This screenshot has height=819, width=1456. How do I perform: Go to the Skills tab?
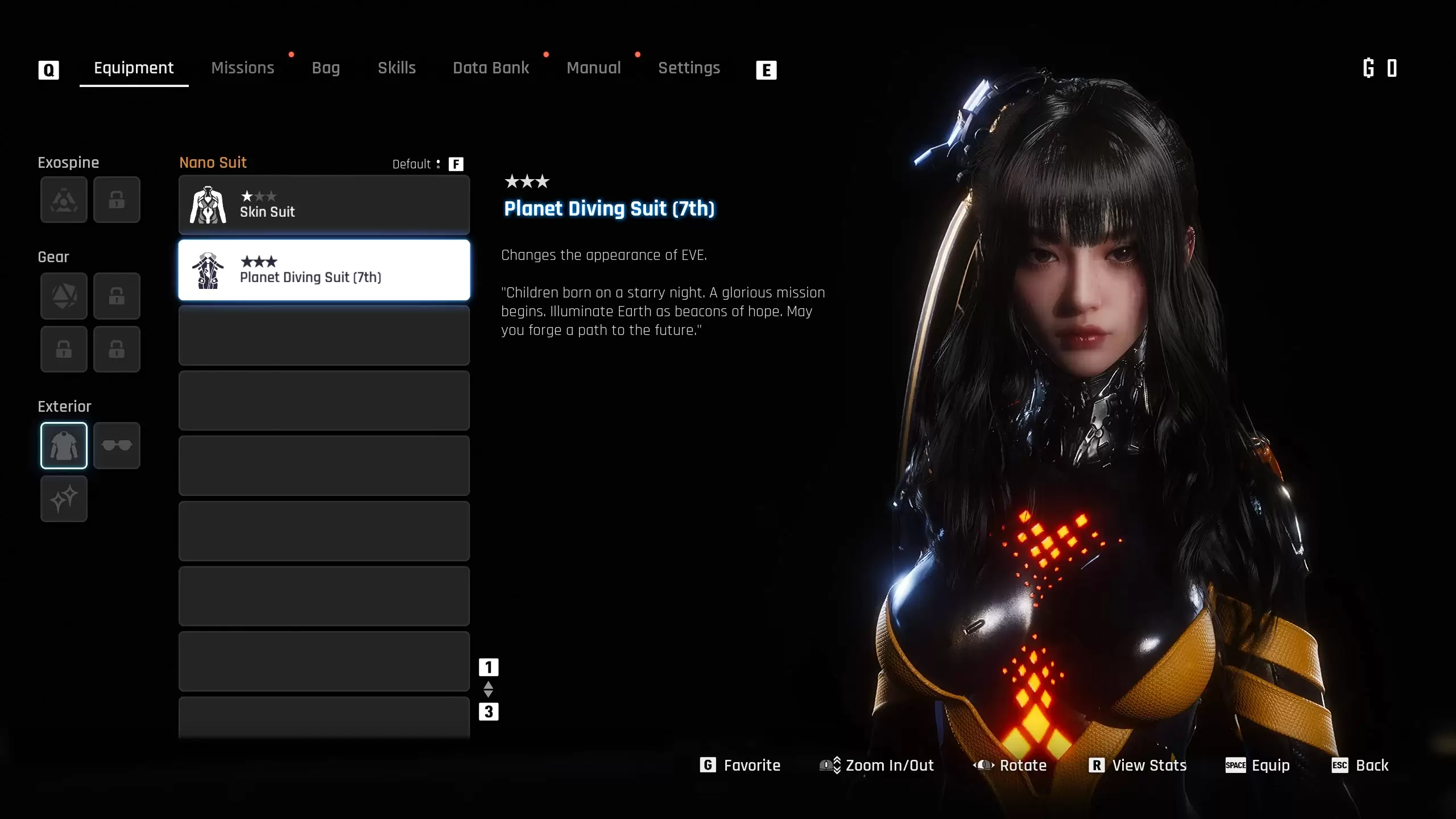[396, 68]
